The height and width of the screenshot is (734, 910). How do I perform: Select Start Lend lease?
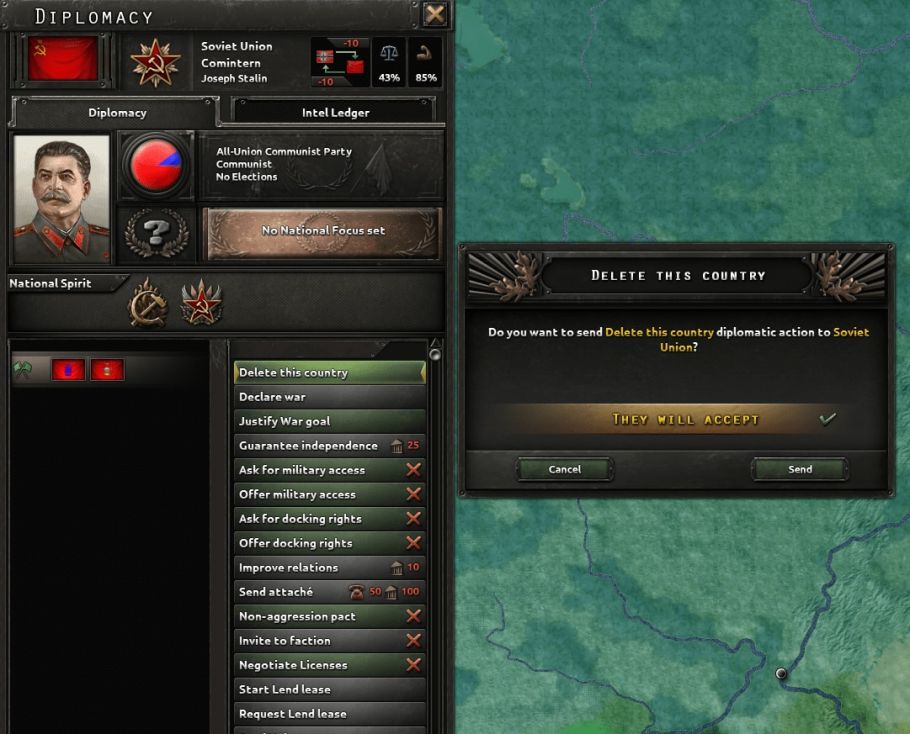coord(329,689)
